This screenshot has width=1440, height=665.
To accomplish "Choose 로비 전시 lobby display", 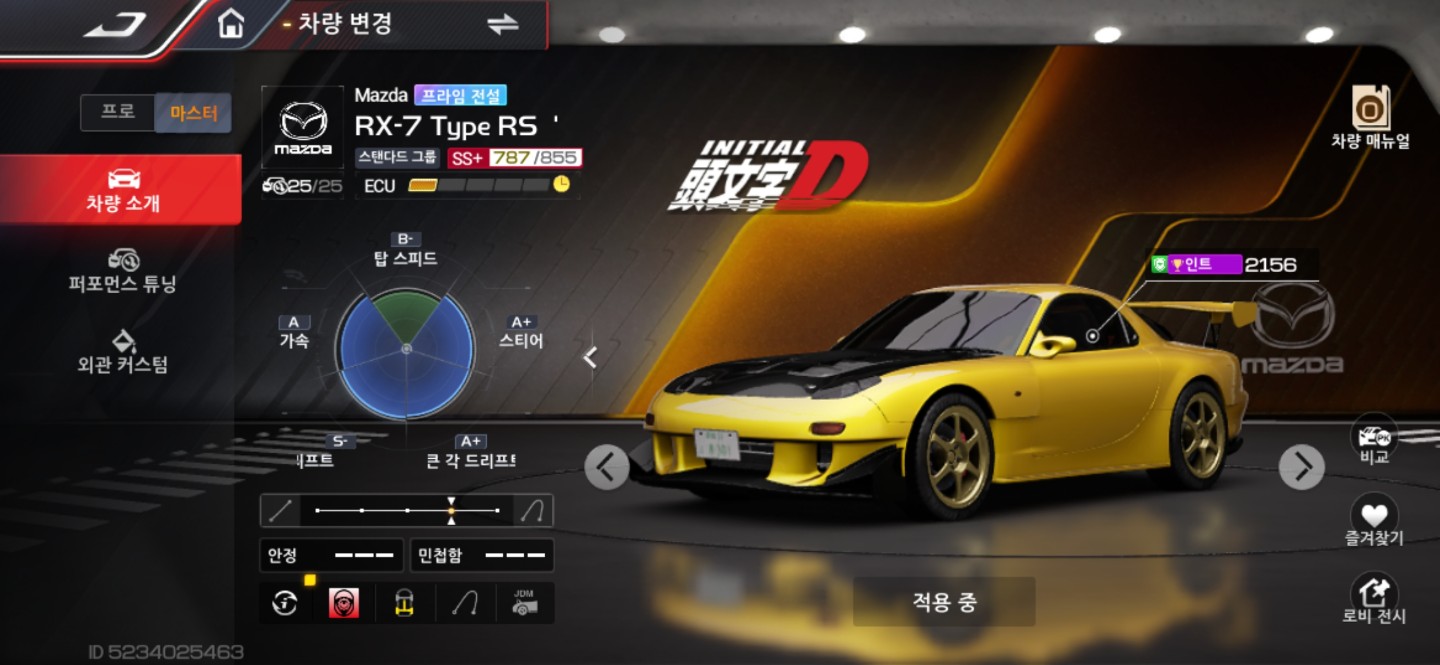I will pos(1374,599).
